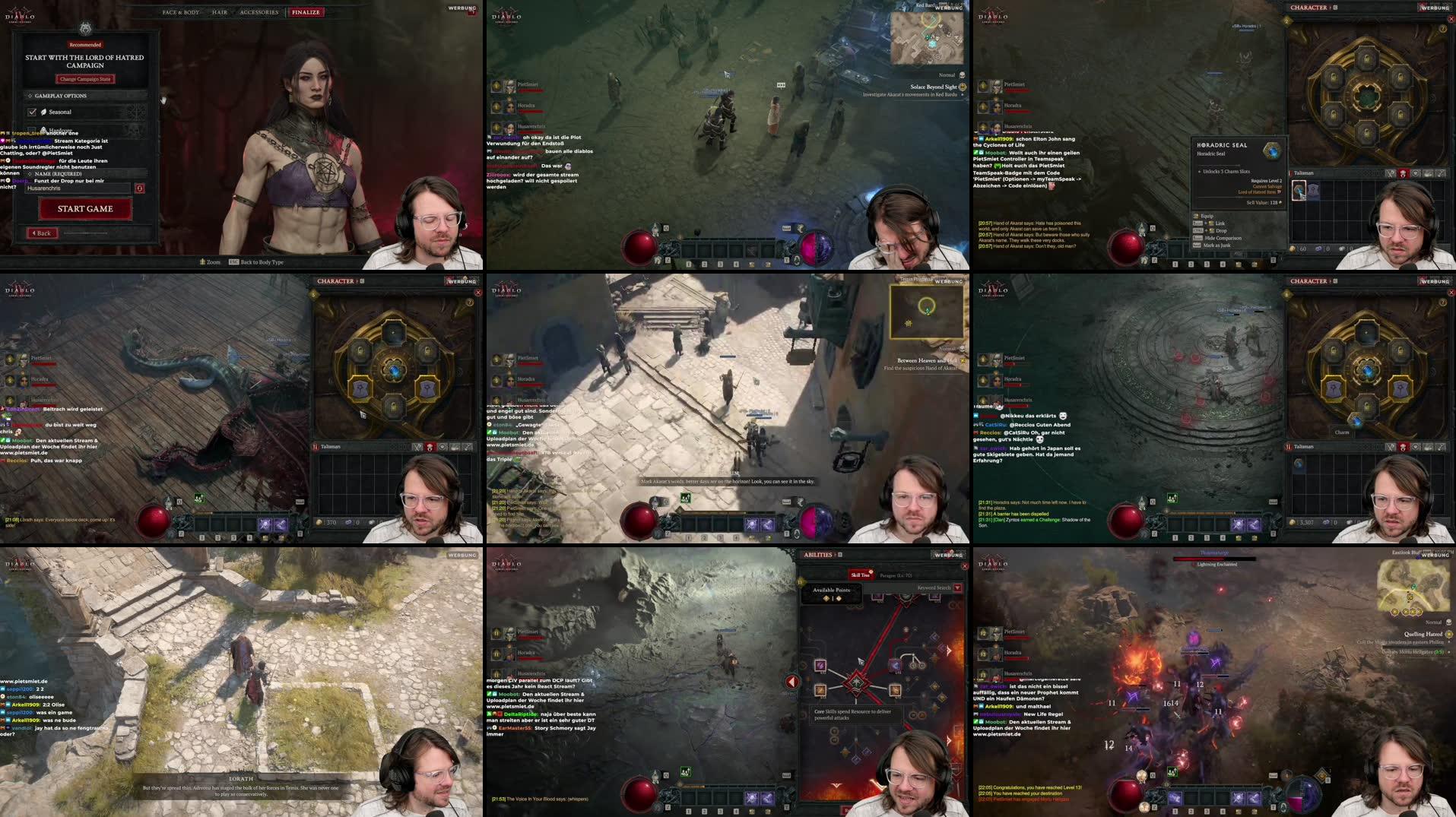
Task: Enable the Hardcore checkbox
Action: (x=30, y=129)
